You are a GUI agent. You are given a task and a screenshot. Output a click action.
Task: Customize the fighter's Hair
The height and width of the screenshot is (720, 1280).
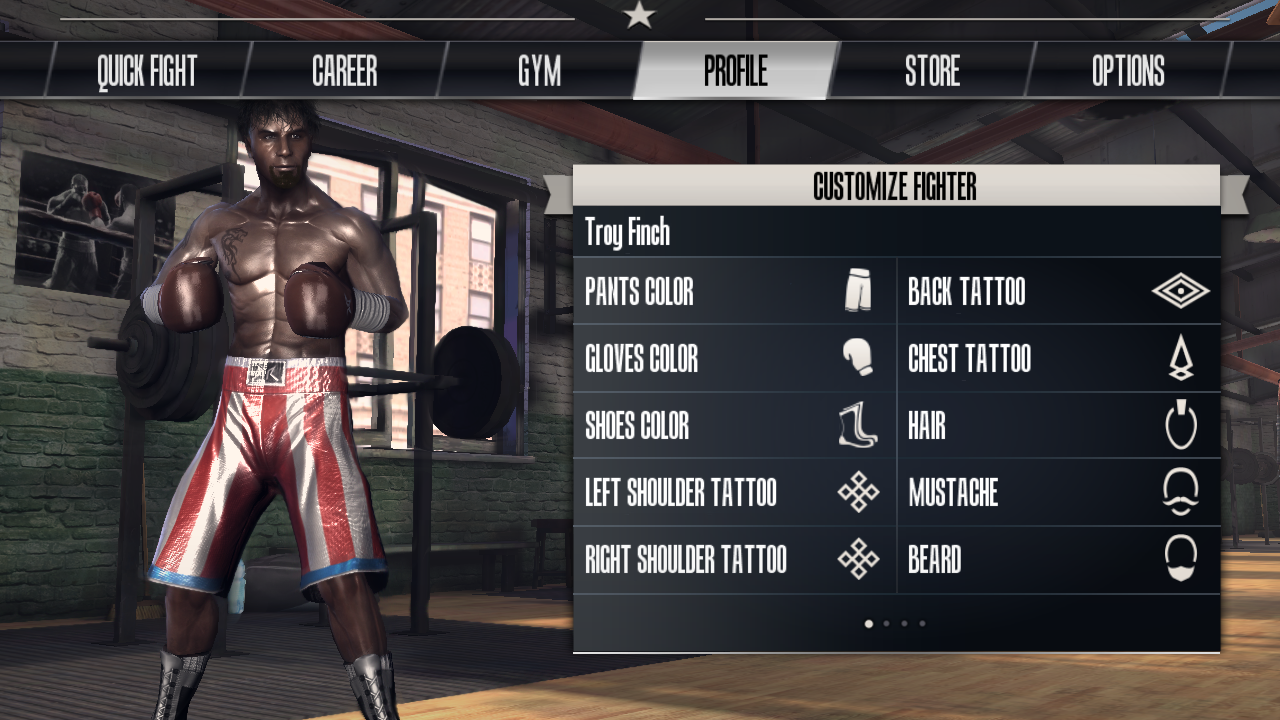(x=1058, y=426)
